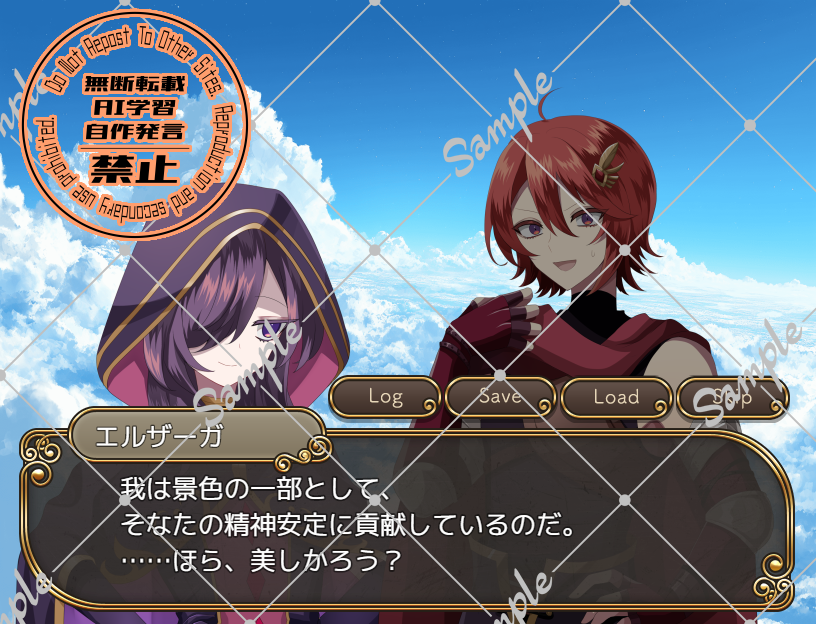Open the Log button
The width and height of the screenshot is (816, 624).
(x=385, y=397)
